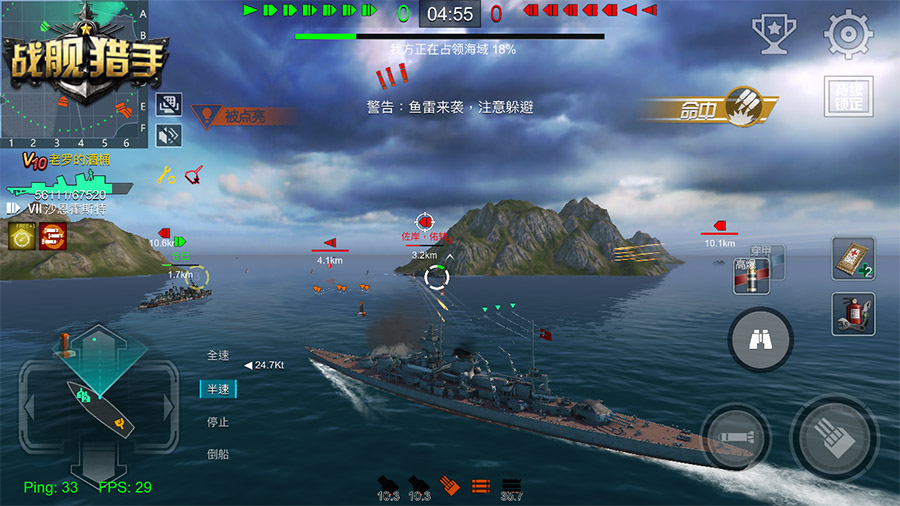Choose 停止 to stop the ship
Image resolution: width=900 pixels, height=506 pixels.
click(218, 422)
